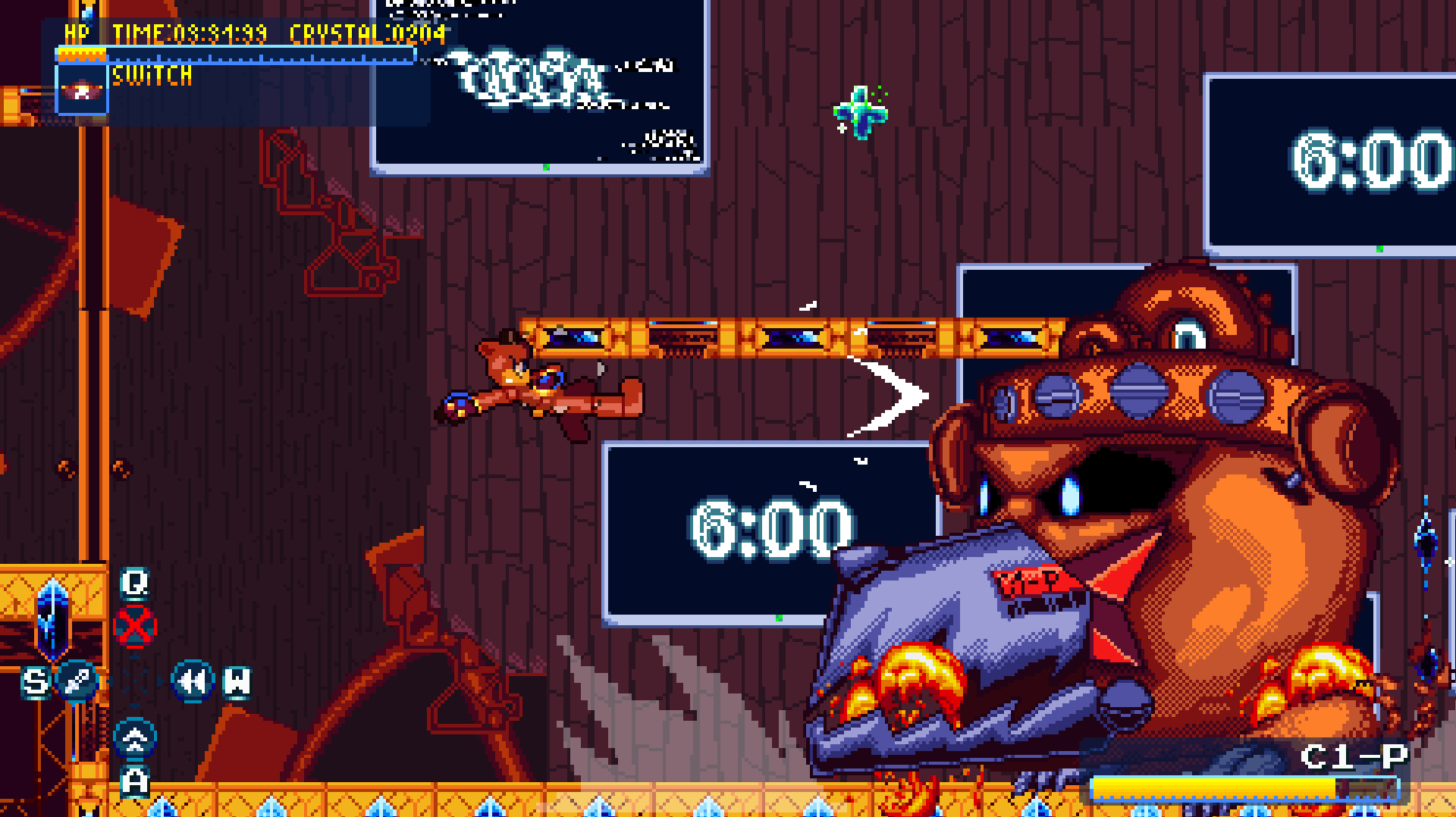Click the SWITCH label text

150,75
